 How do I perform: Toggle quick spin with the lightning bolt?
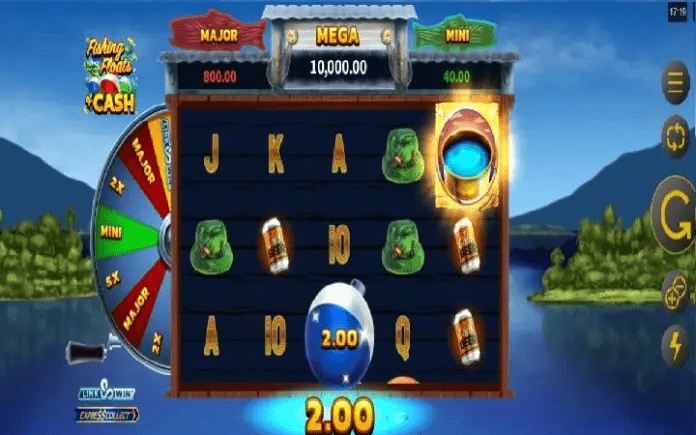coord(675,343)
